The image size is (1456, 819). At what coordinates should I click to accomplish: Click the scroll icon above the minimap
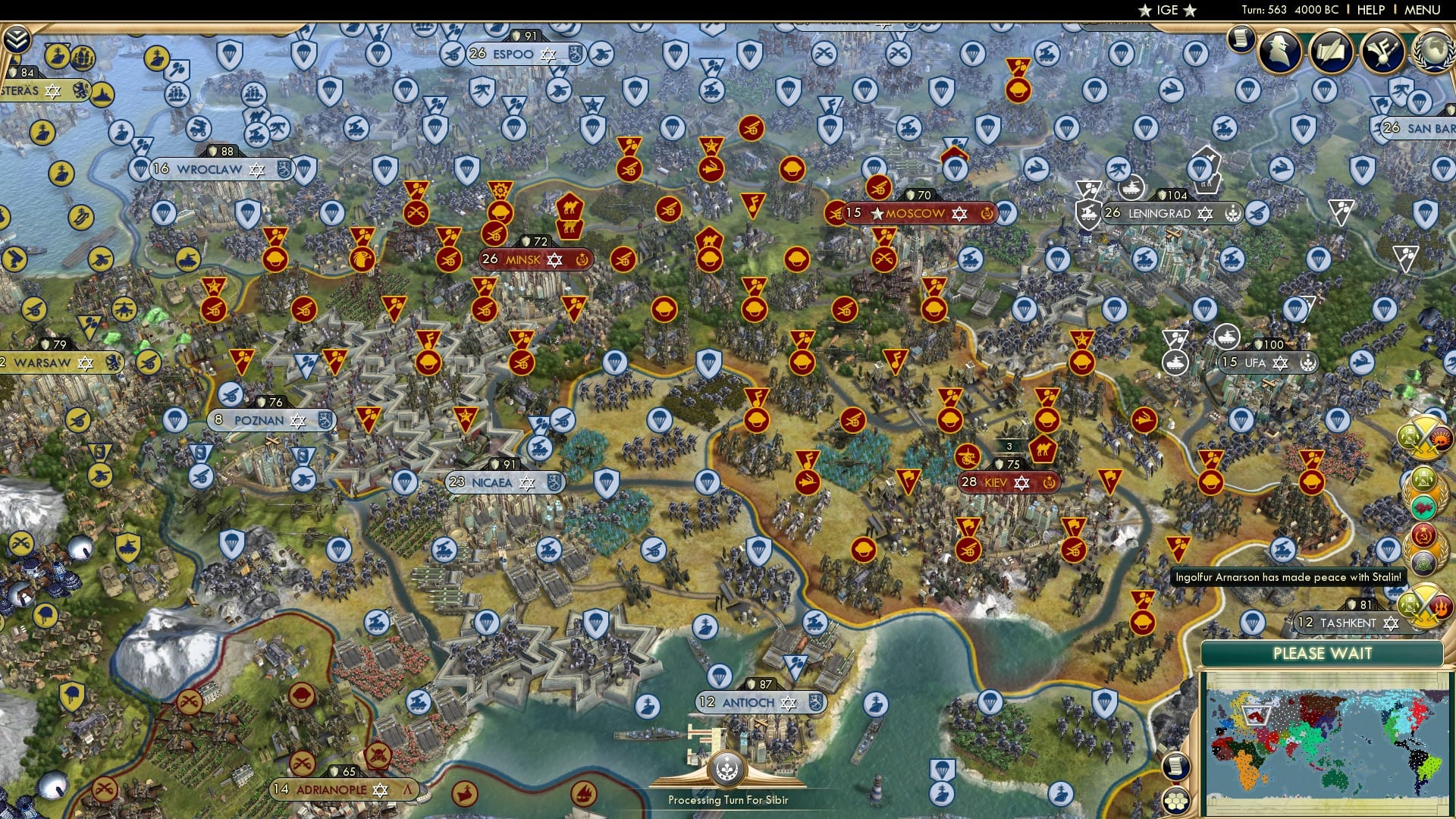click(x=1177, y=766)
